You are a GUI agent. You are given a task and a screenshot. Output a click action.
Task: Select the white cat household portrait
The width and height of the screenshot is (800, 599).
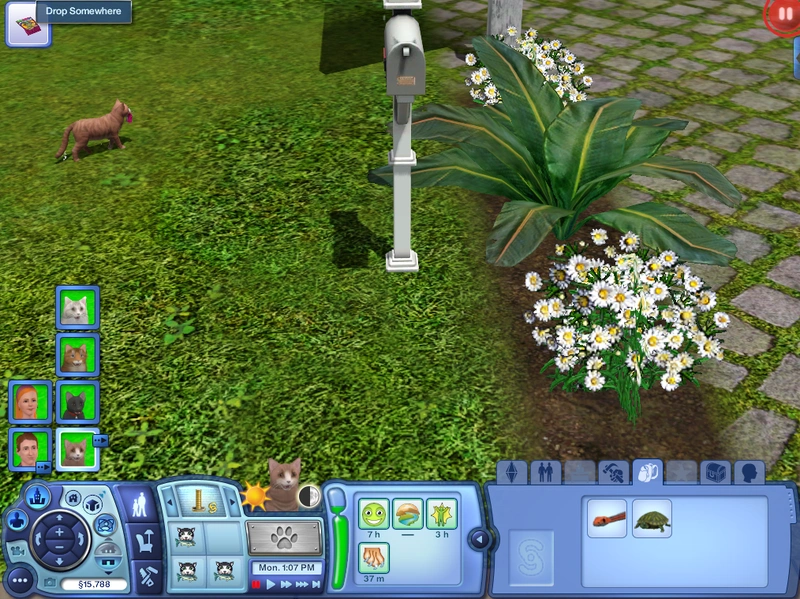[x=77, y=308]
